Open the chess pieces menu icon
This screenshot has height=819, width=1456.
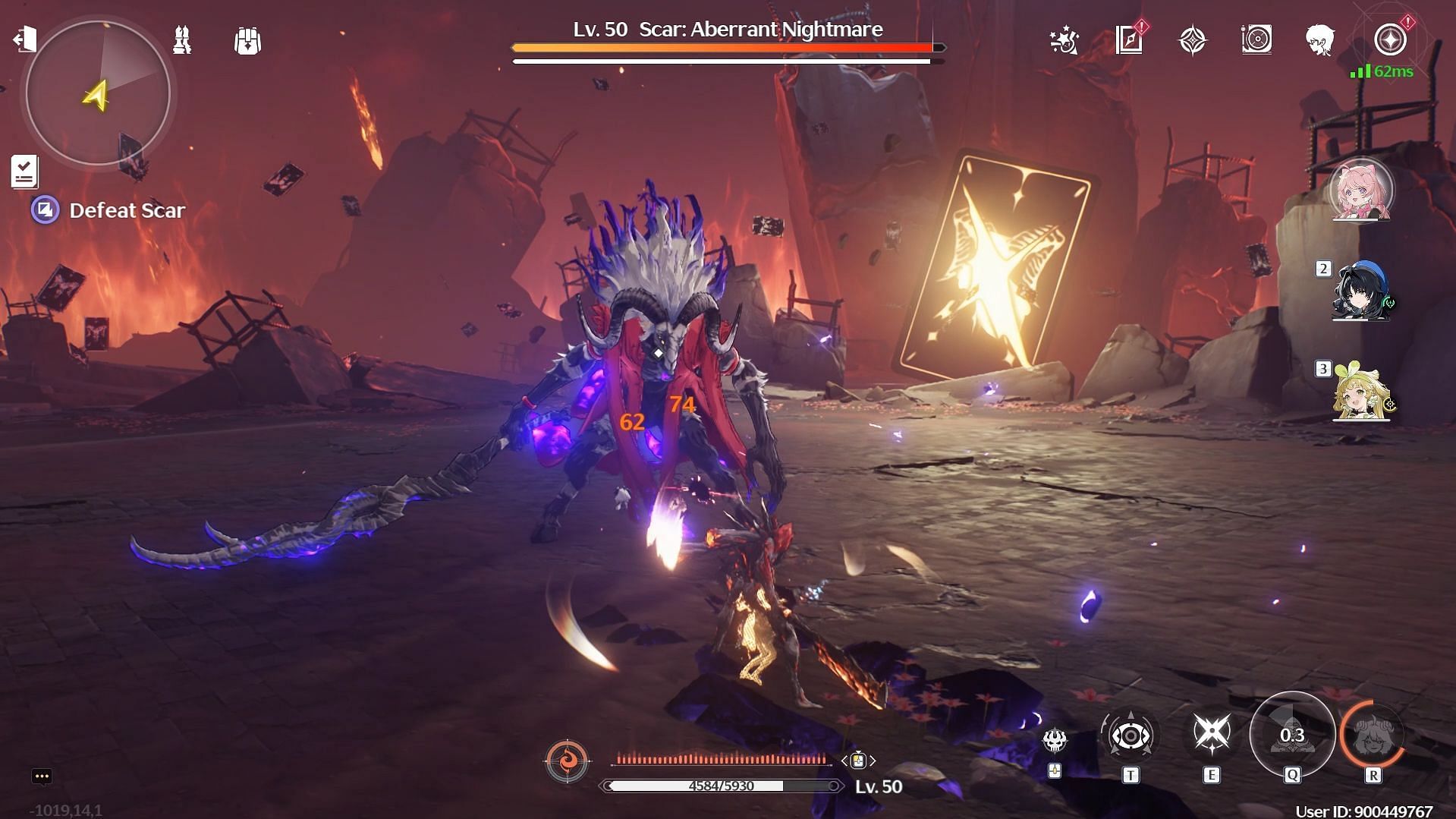click(x=182, y=40)
